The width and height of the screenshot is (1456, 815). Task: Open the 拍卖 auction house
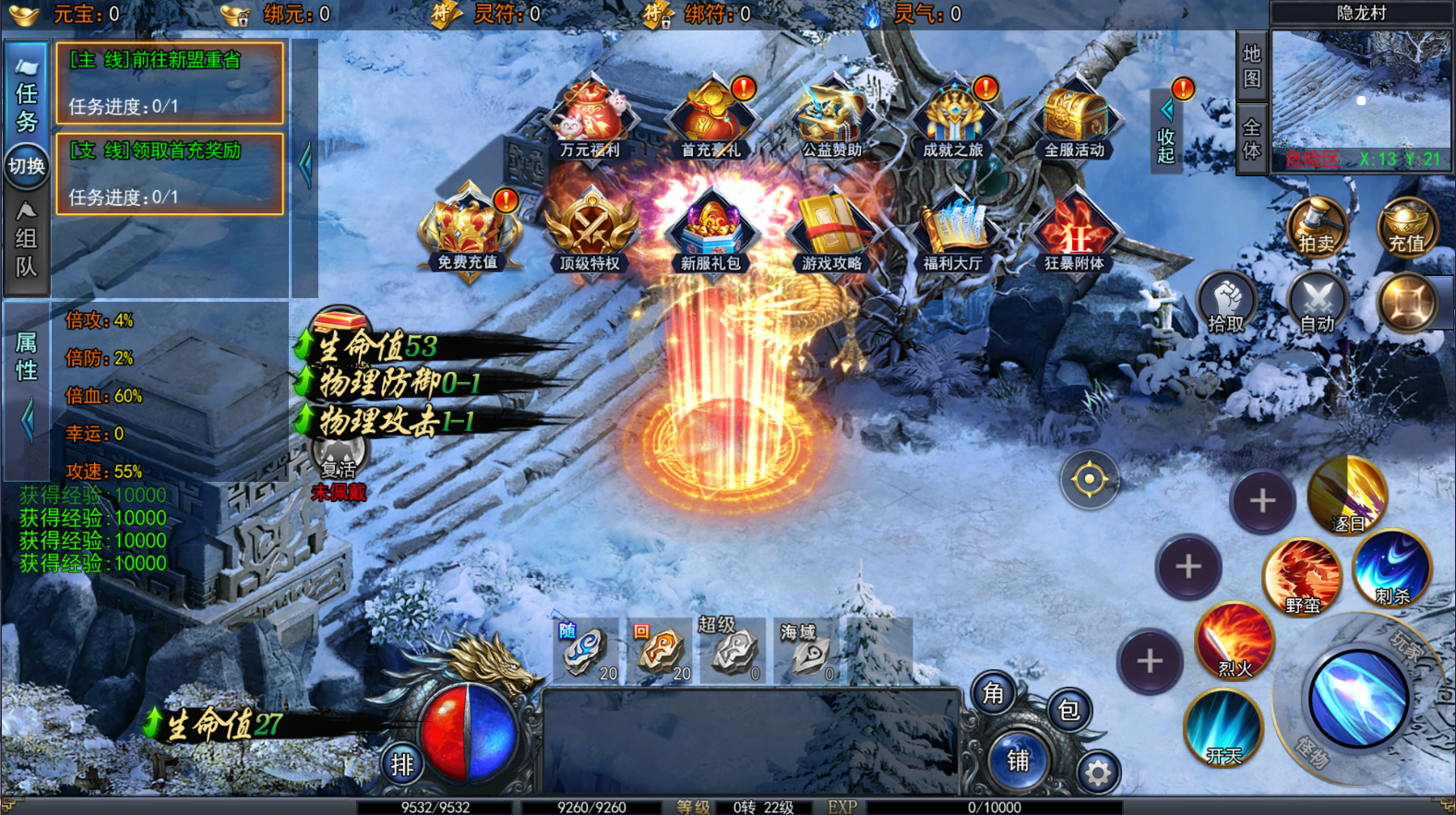pyautogui.click(x=1317, y=227)
